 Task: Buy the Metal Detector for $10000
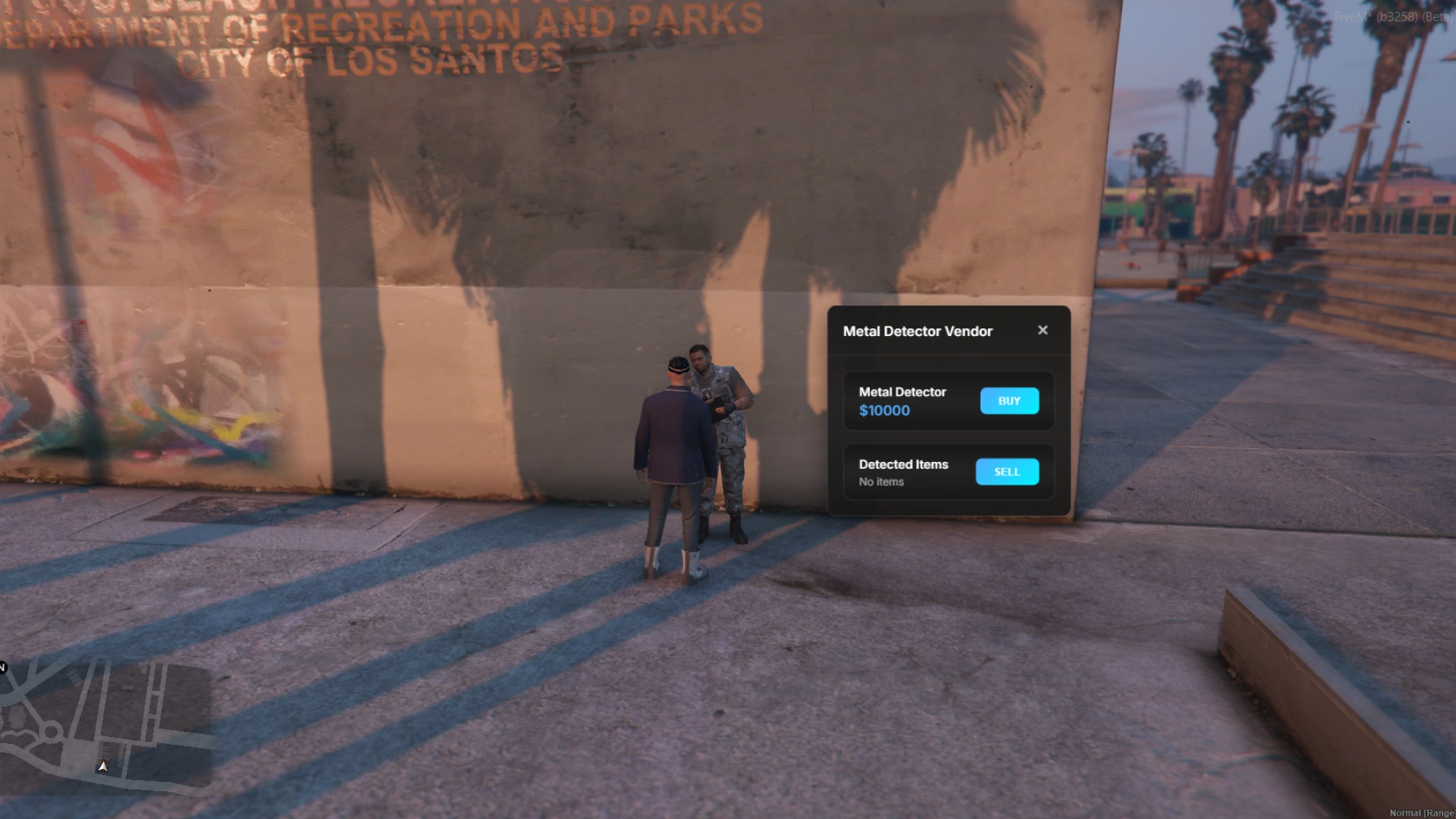[1009, 400]
